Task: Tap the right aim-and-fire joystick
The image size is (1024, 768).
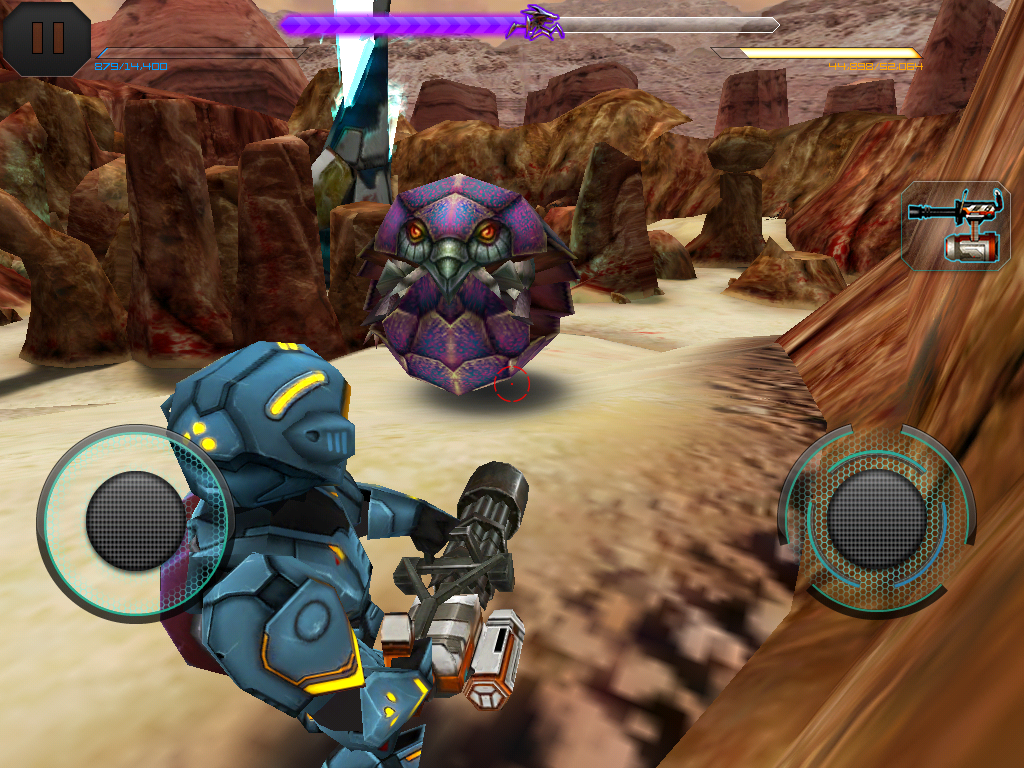Action: [x=876, y=520]
